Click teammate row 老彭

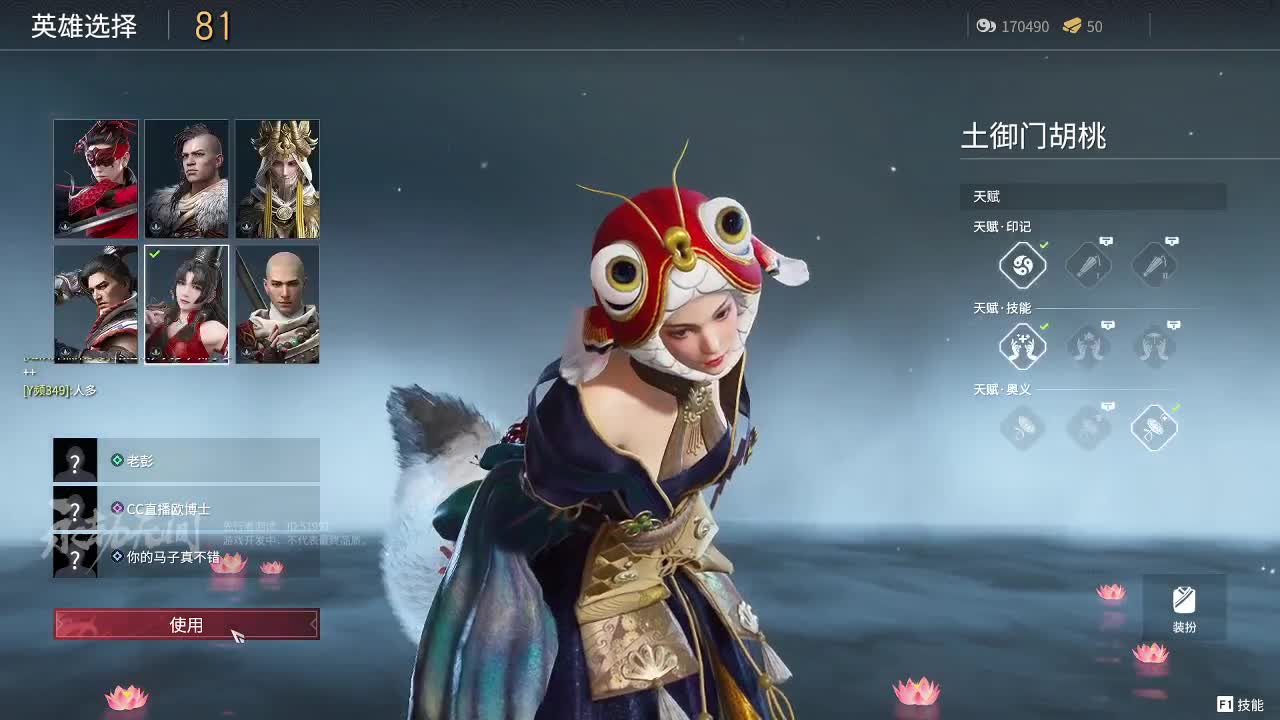187,460
